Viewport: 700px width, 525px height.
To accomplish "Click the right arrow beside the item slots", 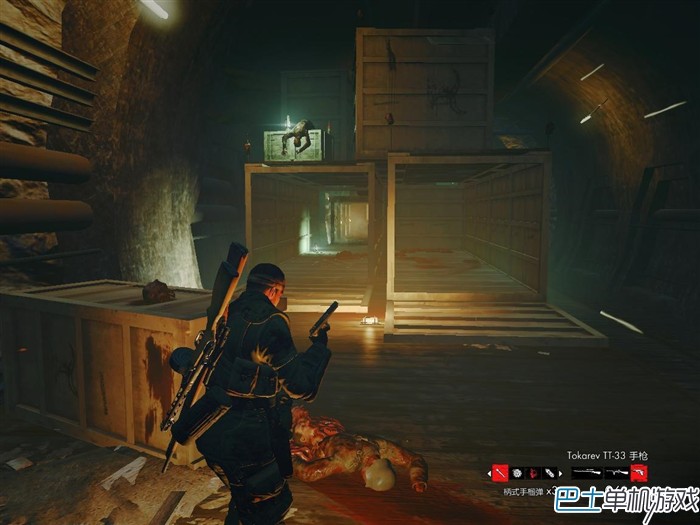I will click(x=560, y=473).
